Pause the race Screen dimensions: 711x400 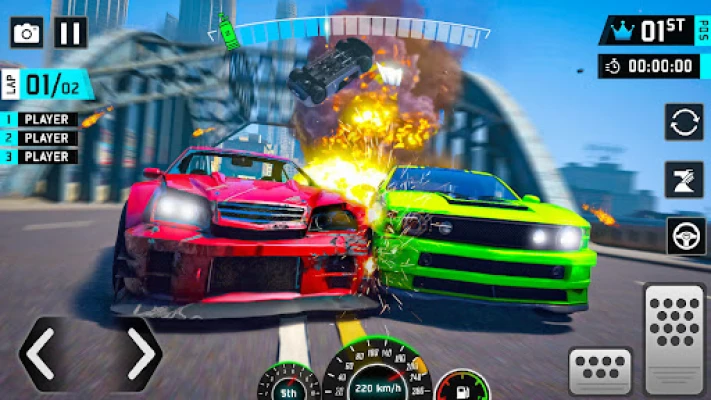(x=70, y=32)
